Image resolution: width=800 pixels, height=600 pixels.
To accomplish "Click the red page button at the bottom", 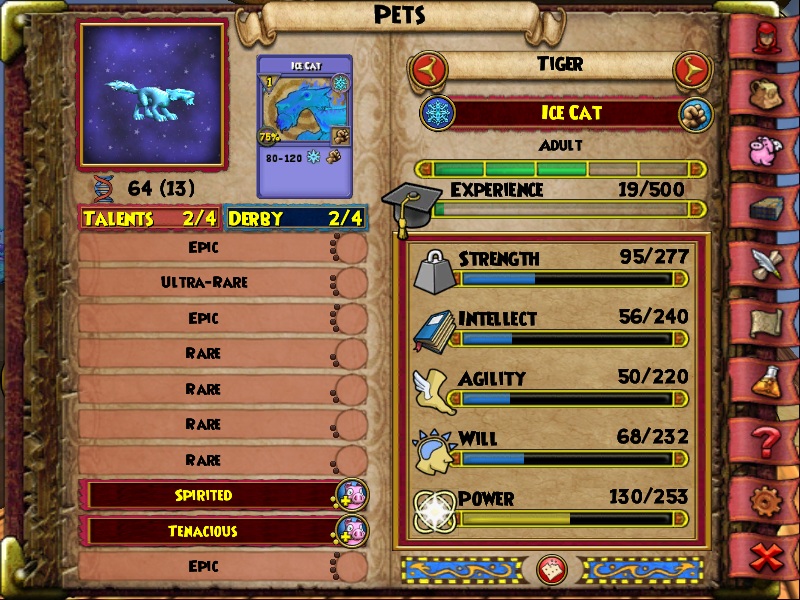I will (551, 569).
